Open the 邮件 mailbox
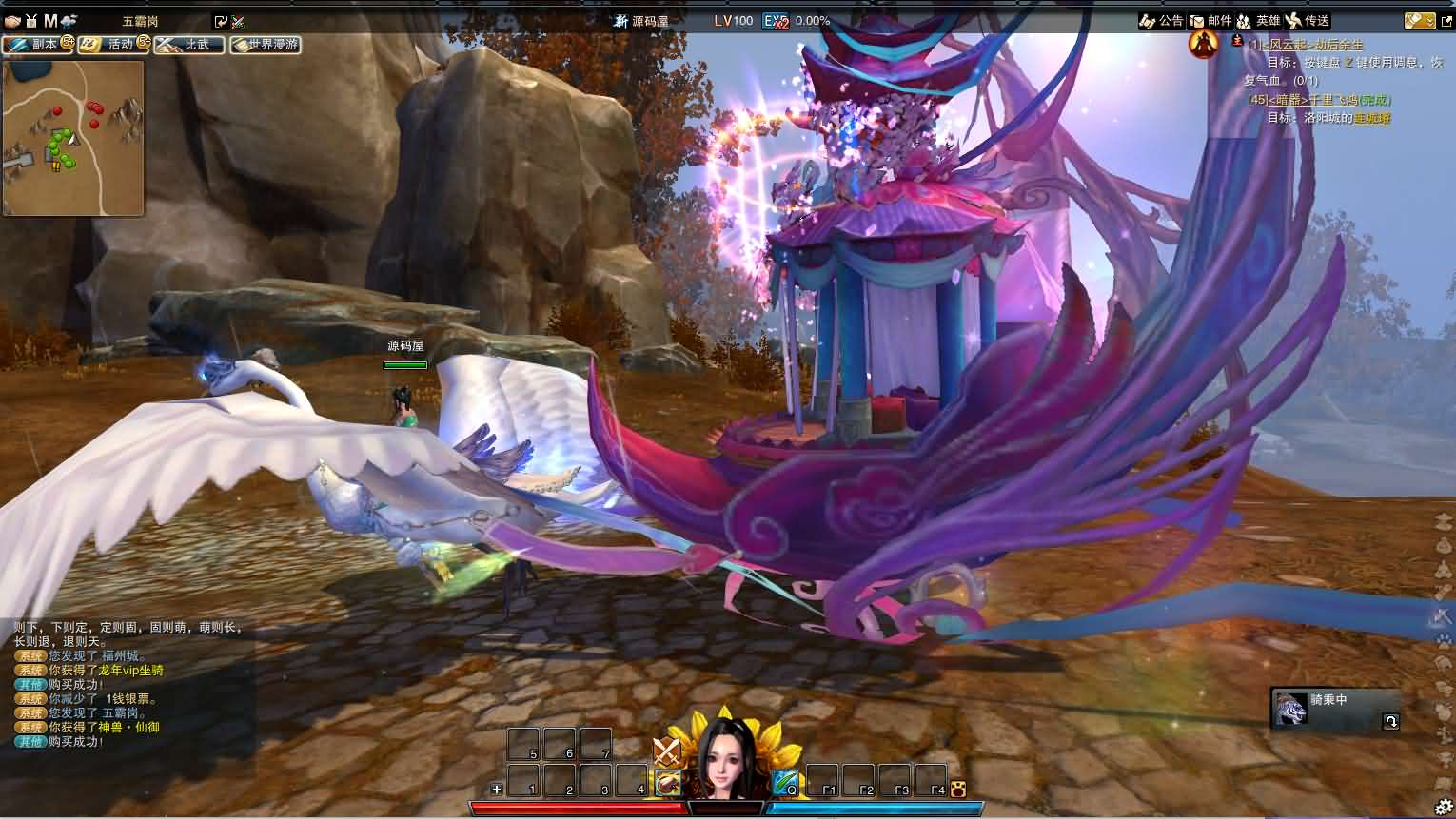This screenshot has width=1456, height=819. (x=1210, y=20)
